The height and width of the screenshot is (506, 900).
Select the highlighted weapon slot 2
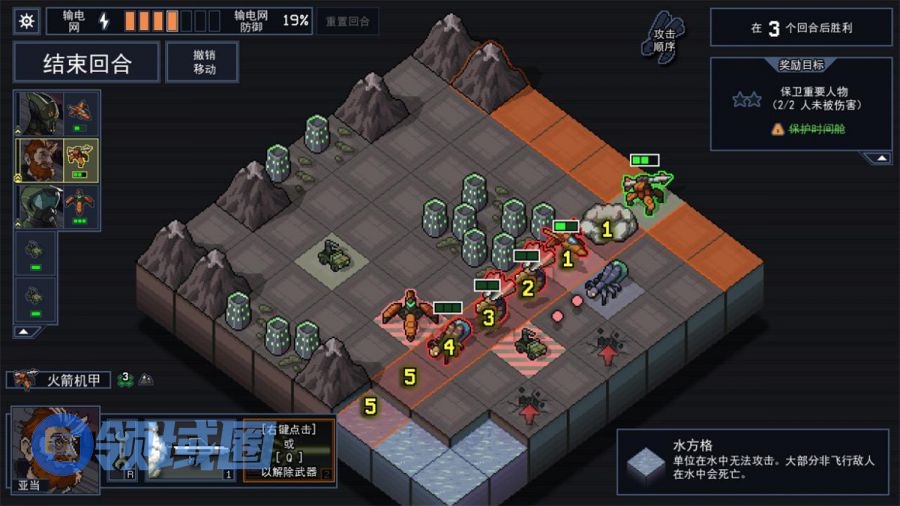pos(289,452)
